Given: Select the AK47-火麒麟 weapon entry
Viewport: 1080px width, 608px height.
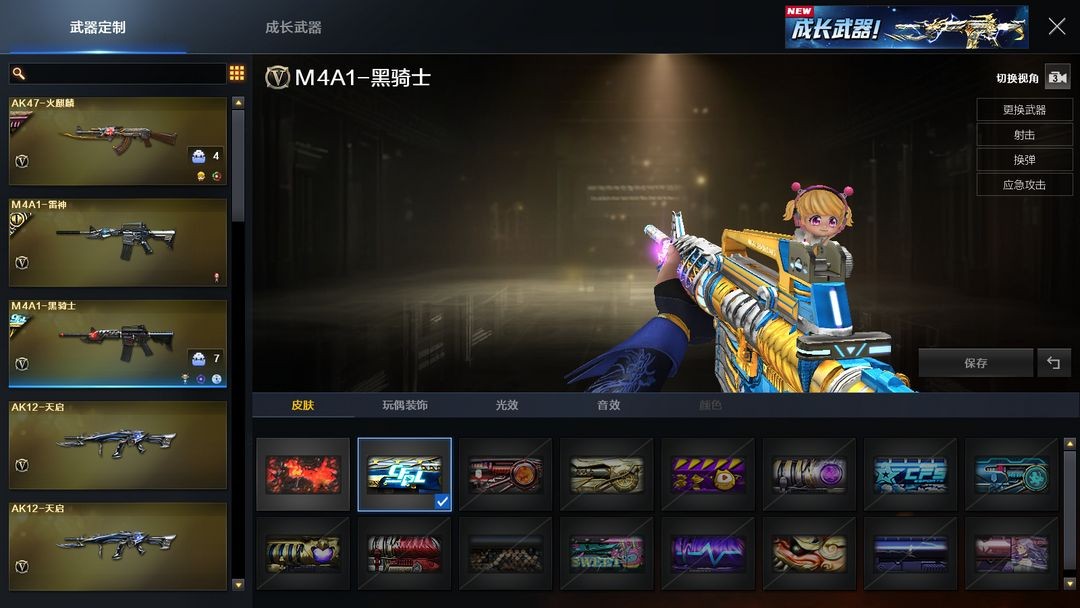Looking at the screenshot, I should pos(118,141).
